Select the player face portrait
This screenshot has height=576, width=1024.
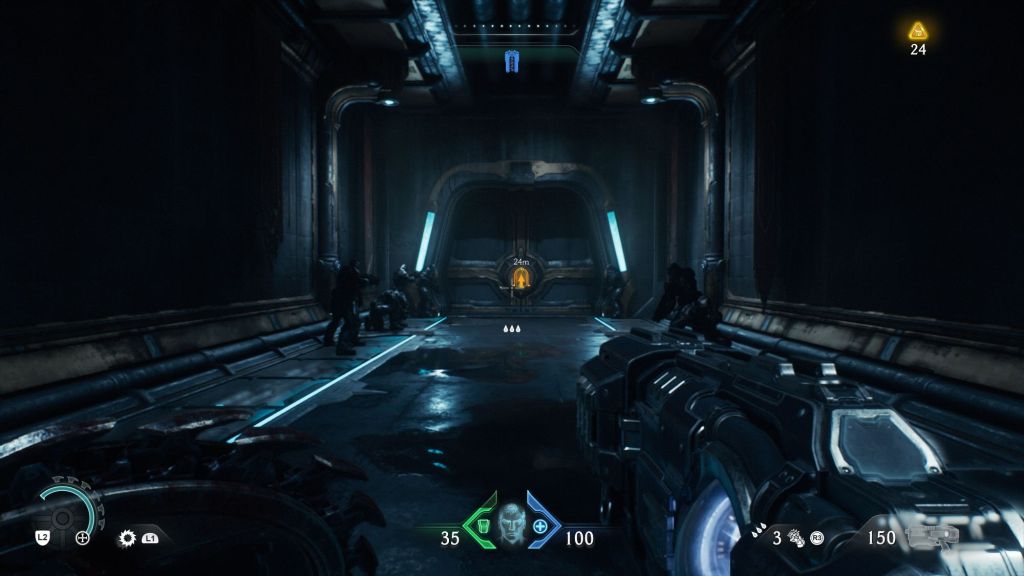click(x=511, y=526)
